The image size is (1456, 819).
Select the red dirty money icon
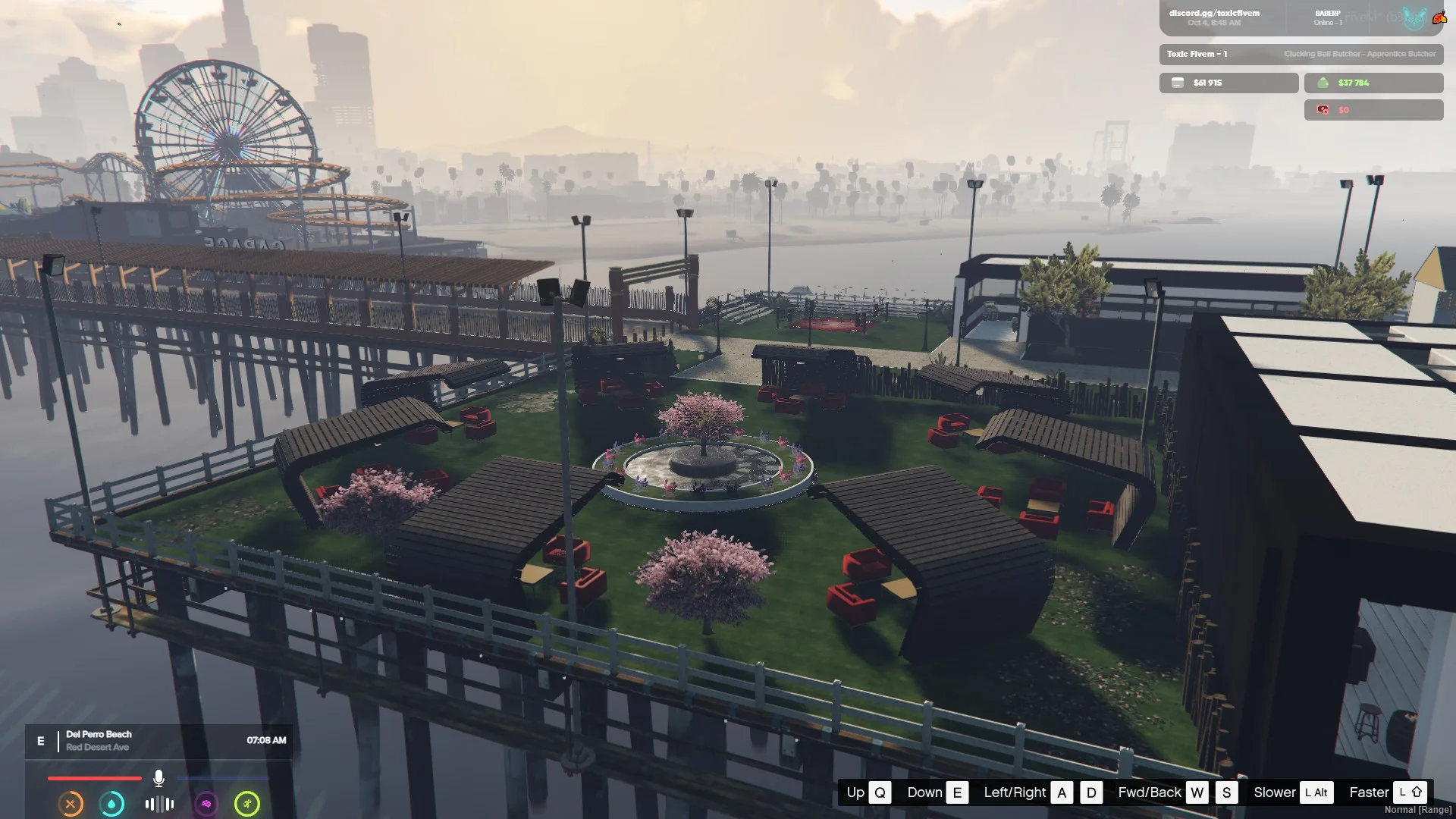tap(1323, 110)
